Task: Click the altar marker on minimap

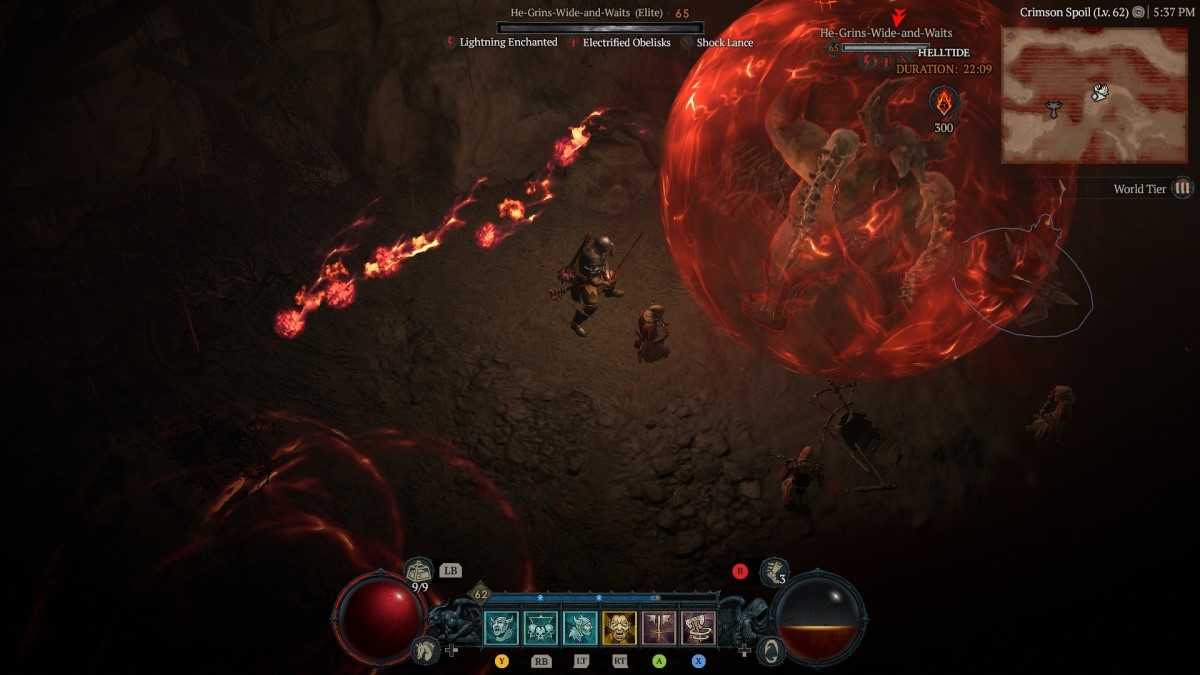Action: pos(1053,108)
